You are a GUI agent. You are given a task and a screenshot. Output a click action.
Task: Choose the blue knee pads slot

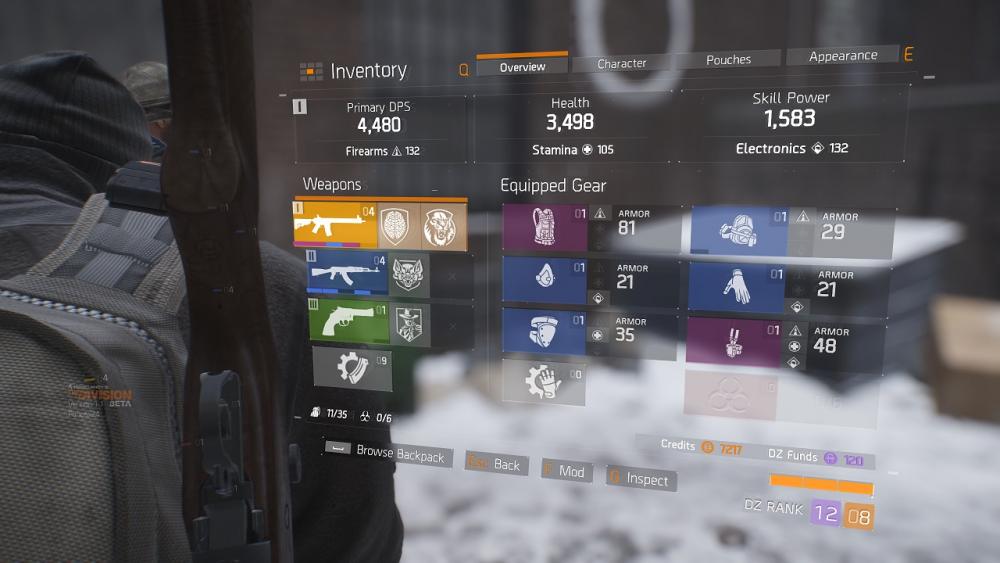point(545,333)
